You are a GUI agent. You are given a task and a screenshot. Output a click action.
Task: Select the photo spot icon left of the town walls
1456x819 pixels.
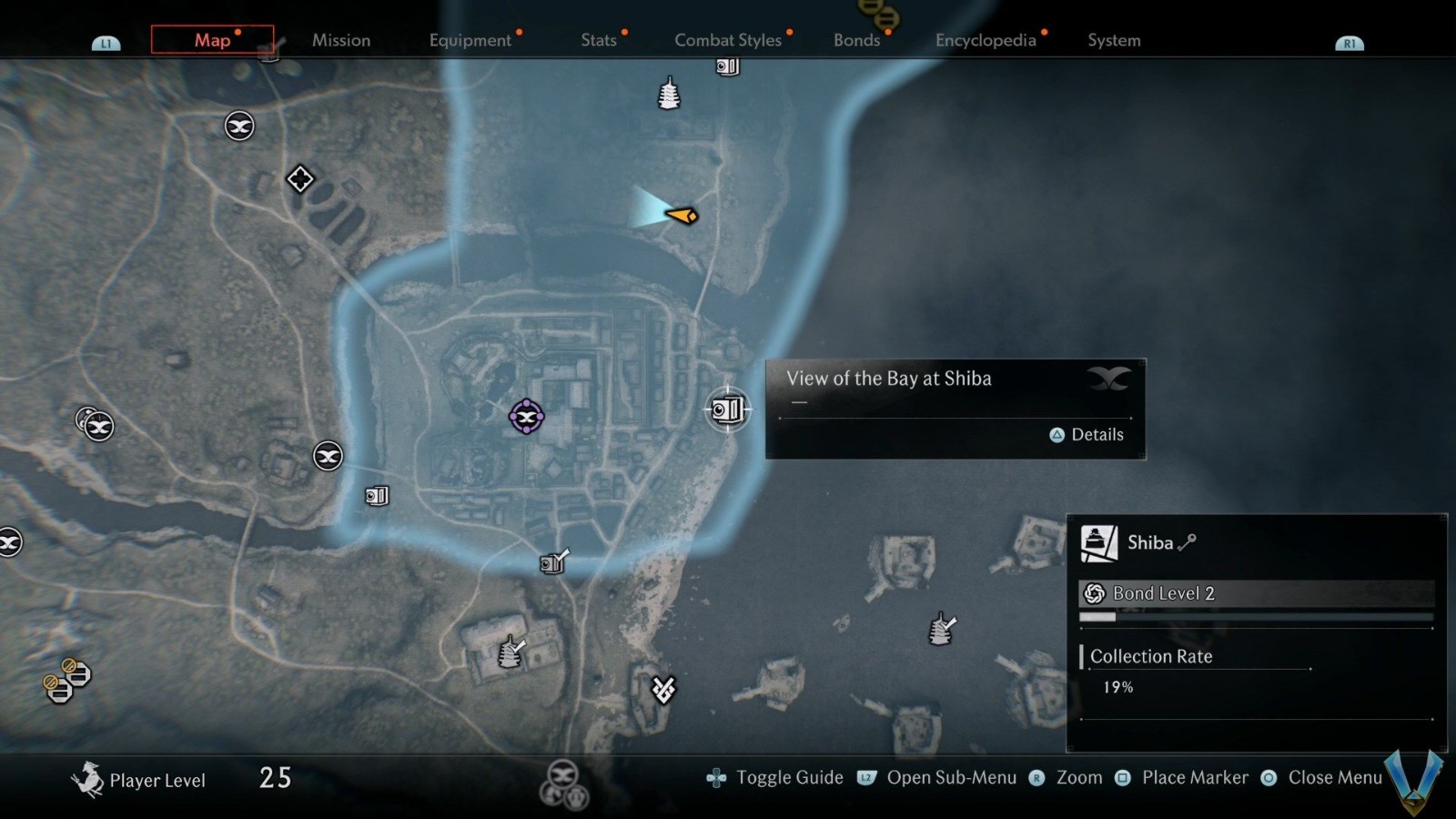tap(375, 496)
